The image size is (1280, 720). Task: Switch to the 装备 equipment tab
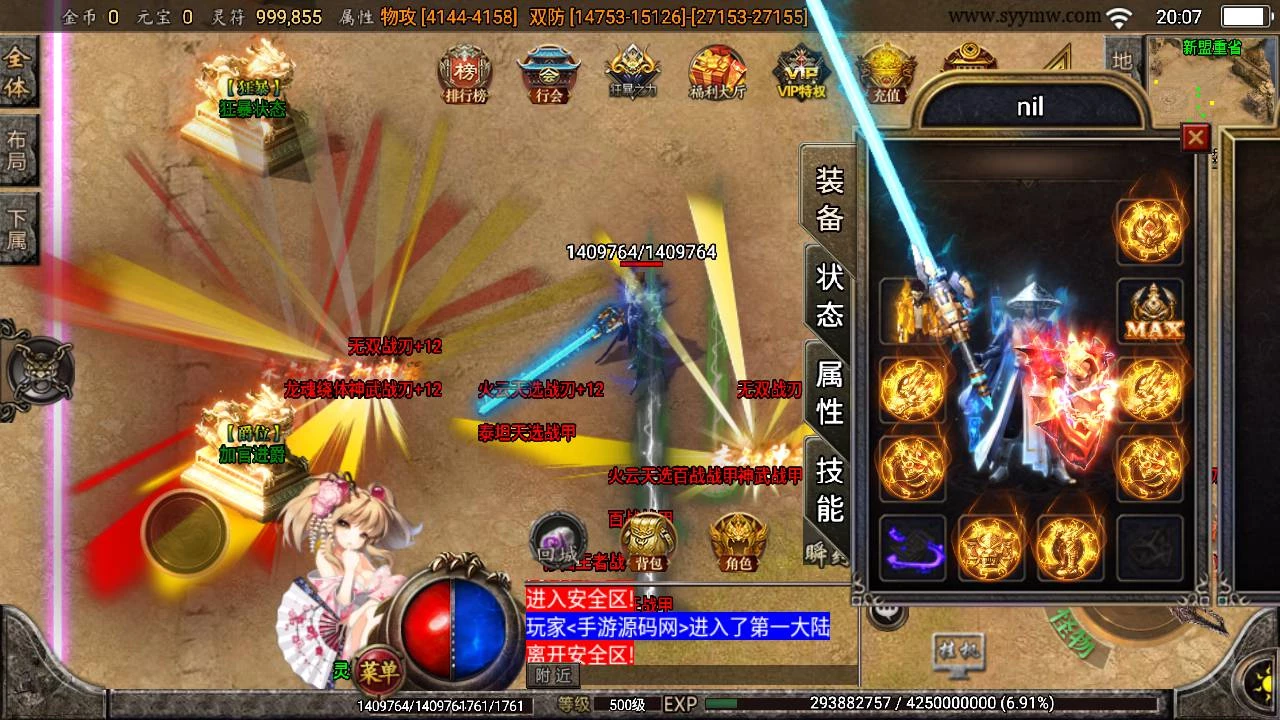click(829, 198)
